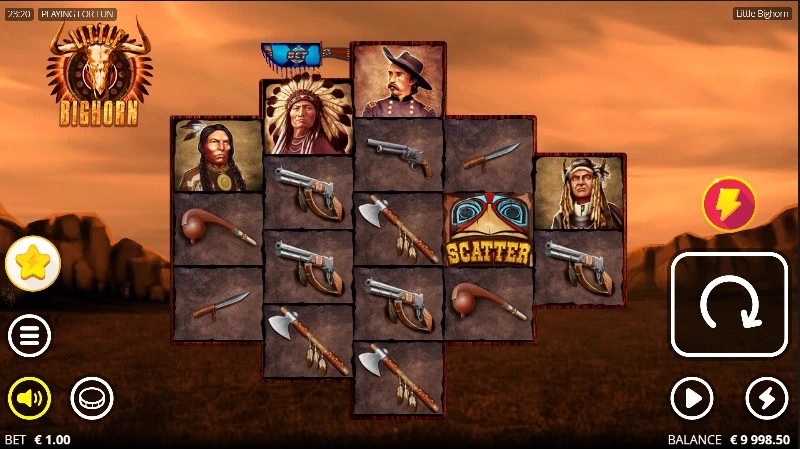Click the pink lightning bonus button
Image resolution: width=800 pixels, height=449 pixels.
click(x=729, y=204)
